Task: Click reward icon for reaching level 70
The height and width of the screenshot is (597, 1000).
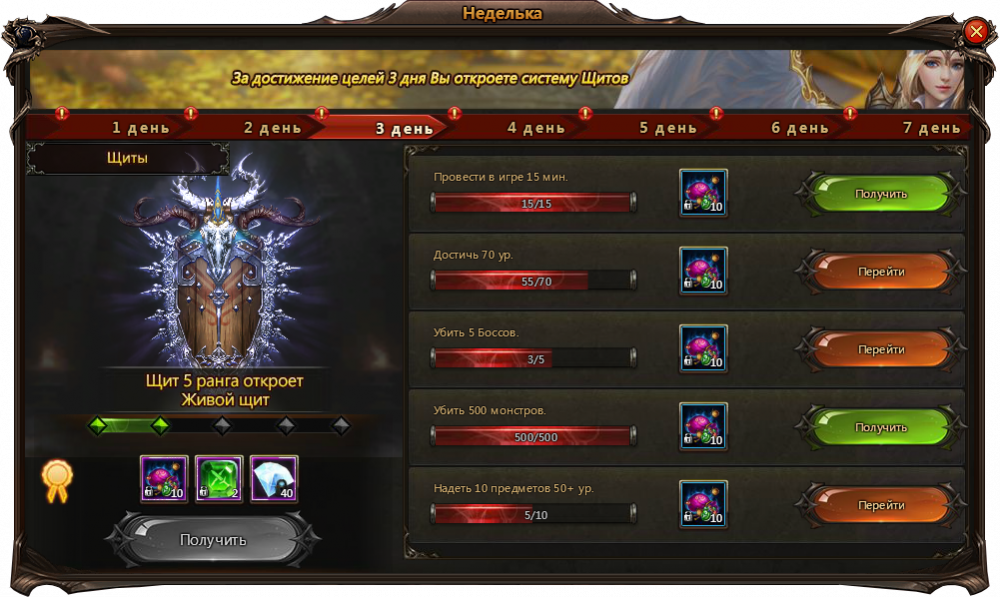Action: point(703,271)
